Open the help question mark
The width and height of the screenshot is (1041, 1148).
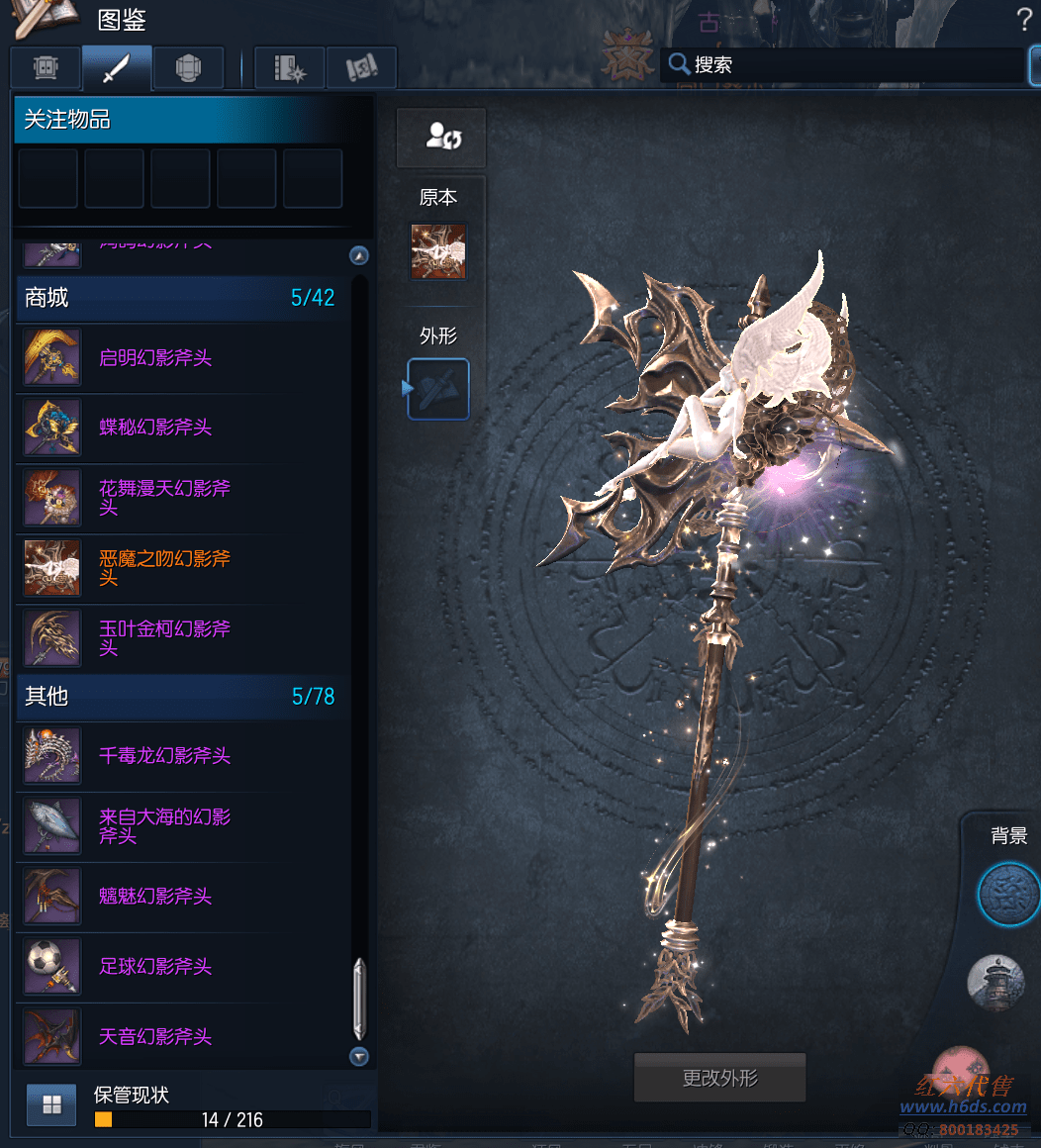[x=1024, y=18]
